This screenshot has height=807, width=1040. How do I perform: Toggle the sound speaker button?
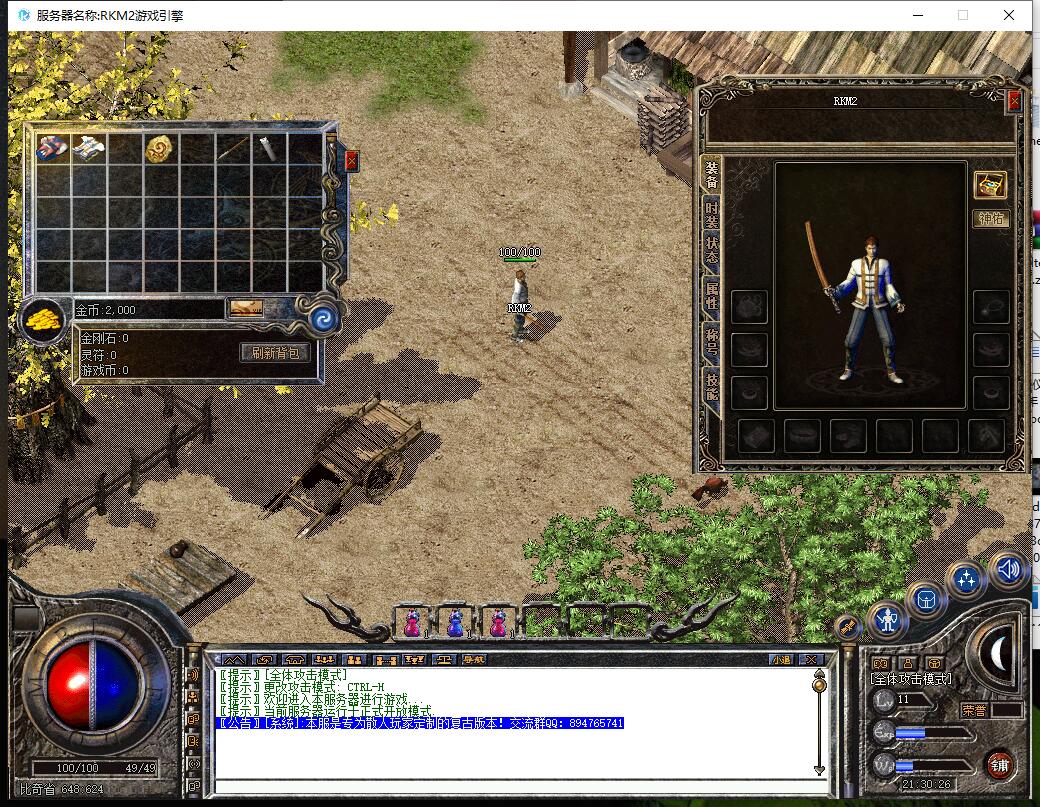pyautogui.click(x=1008, y=569)
